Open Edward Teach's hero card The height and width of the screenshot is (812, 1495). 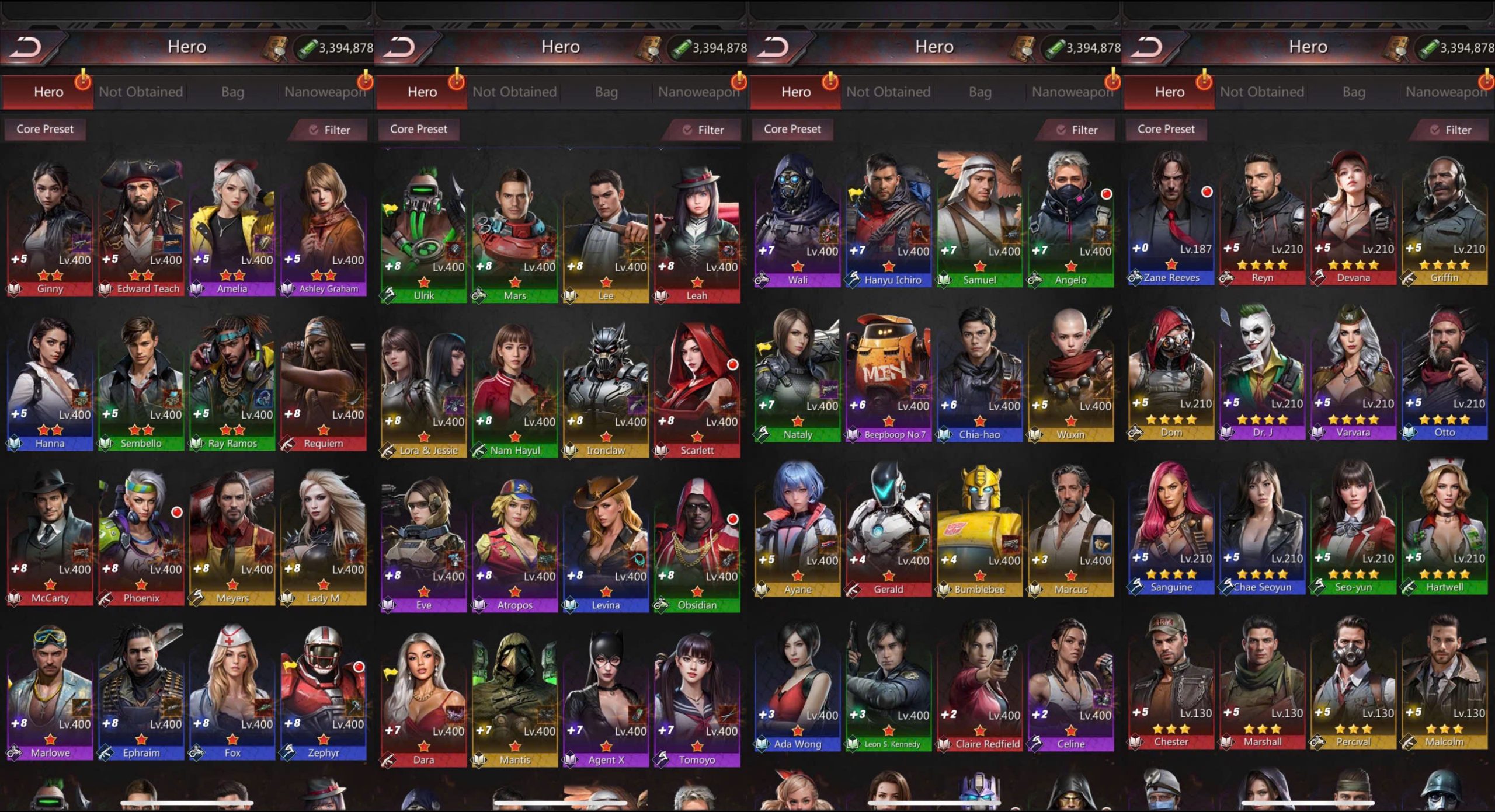141,228
